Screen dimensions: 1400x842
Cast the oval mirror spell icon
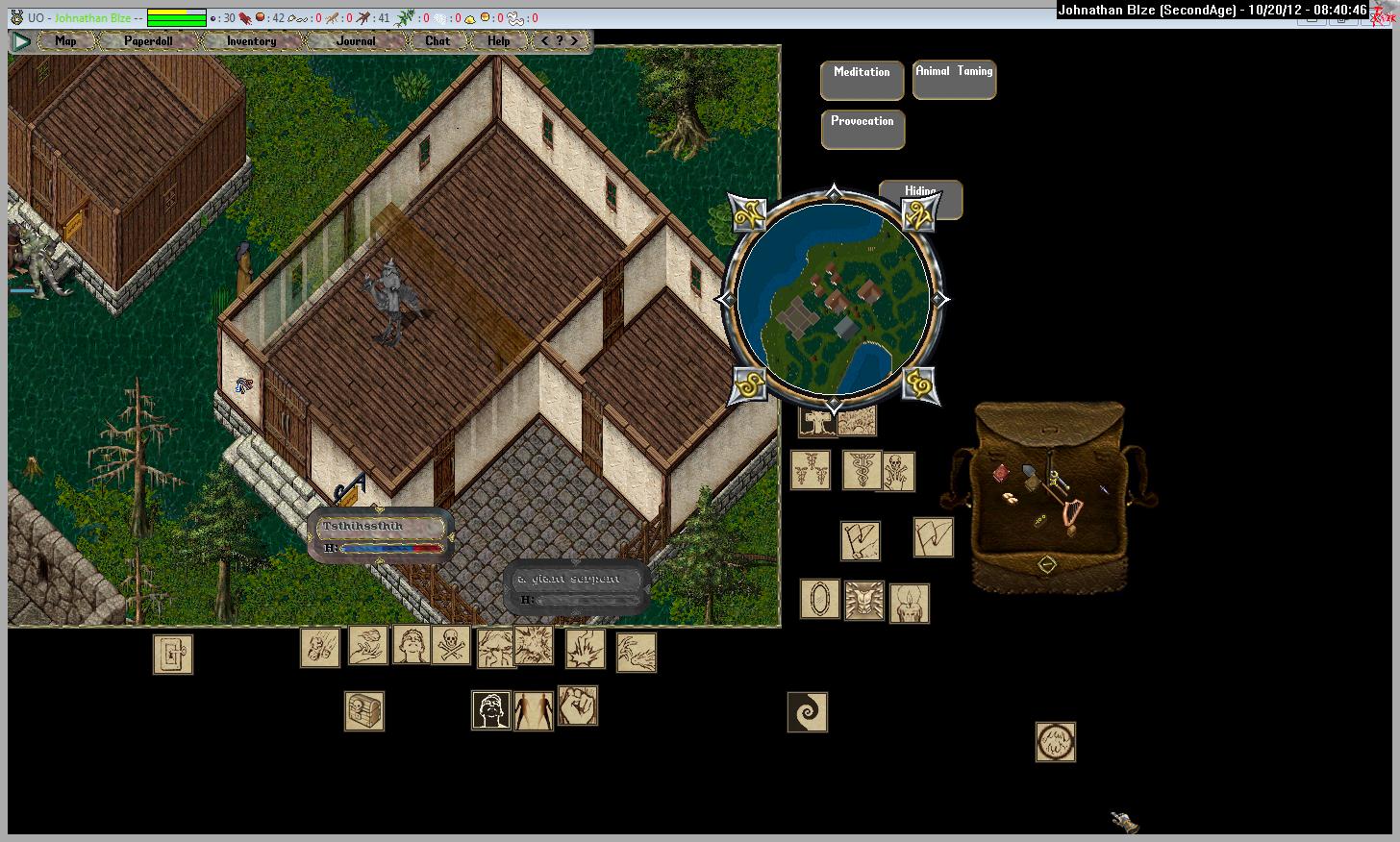coord(820,599)
